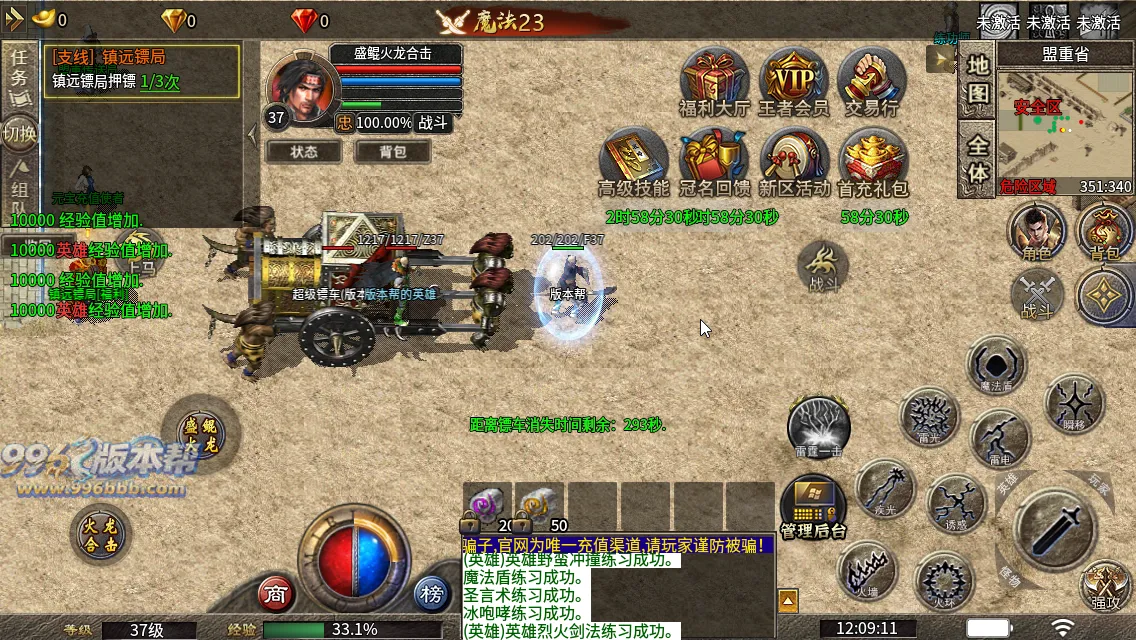The image size is (1136, 640).
Task: Claim the 首充礼包 first-recharge pack
Action: 872,158
